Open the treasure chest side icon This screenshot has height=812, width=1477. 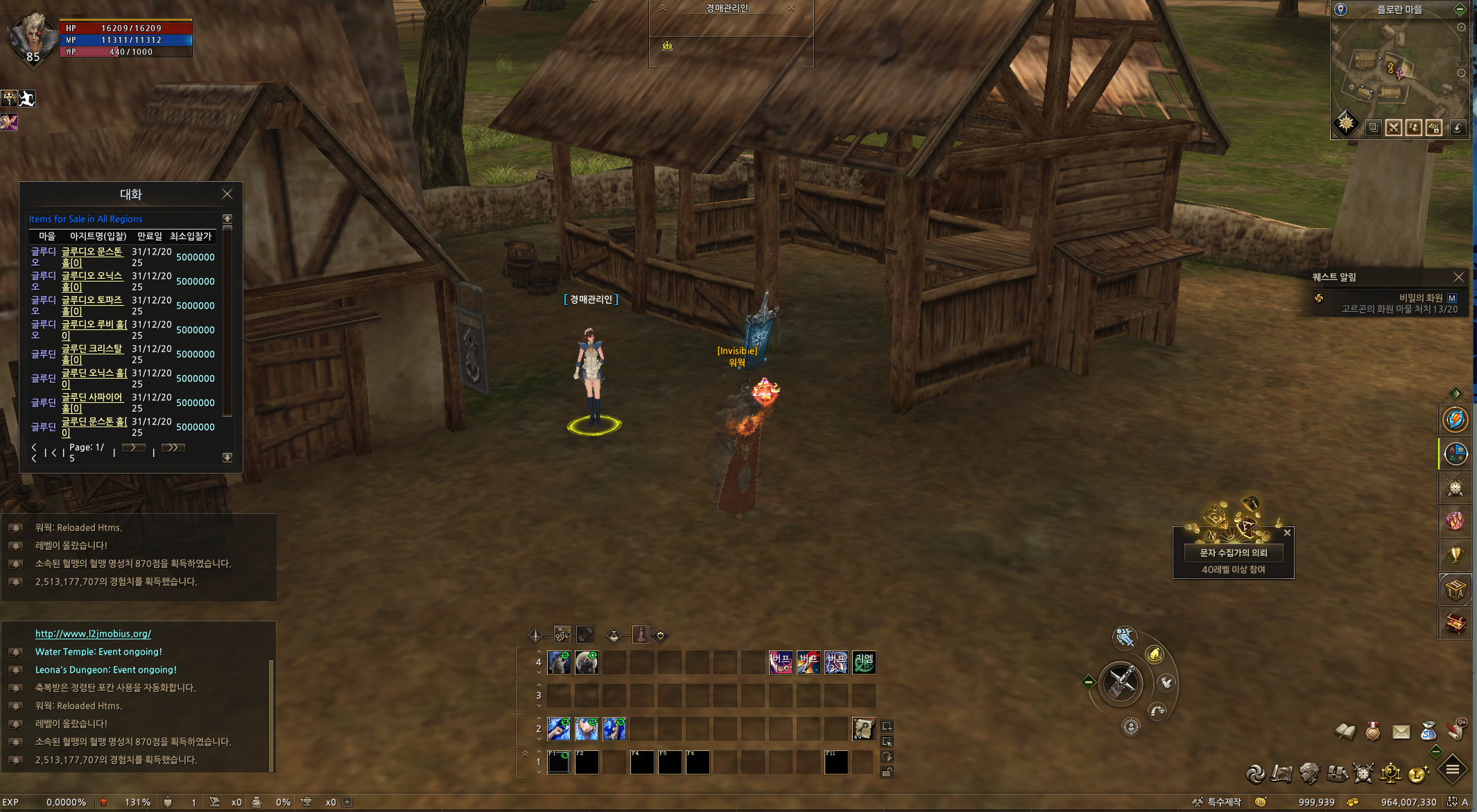click(x=1455, y=623)
